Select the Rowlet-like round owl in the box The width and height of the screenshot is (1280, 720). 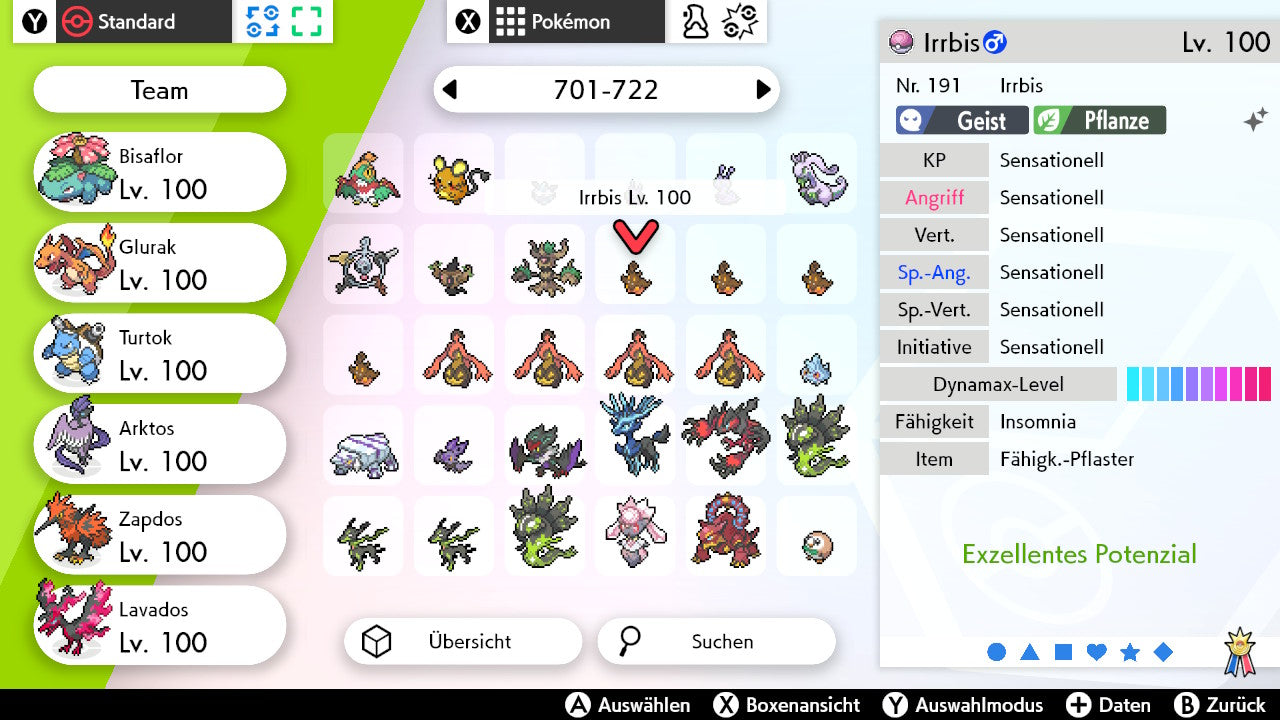(x=817, y=545)
